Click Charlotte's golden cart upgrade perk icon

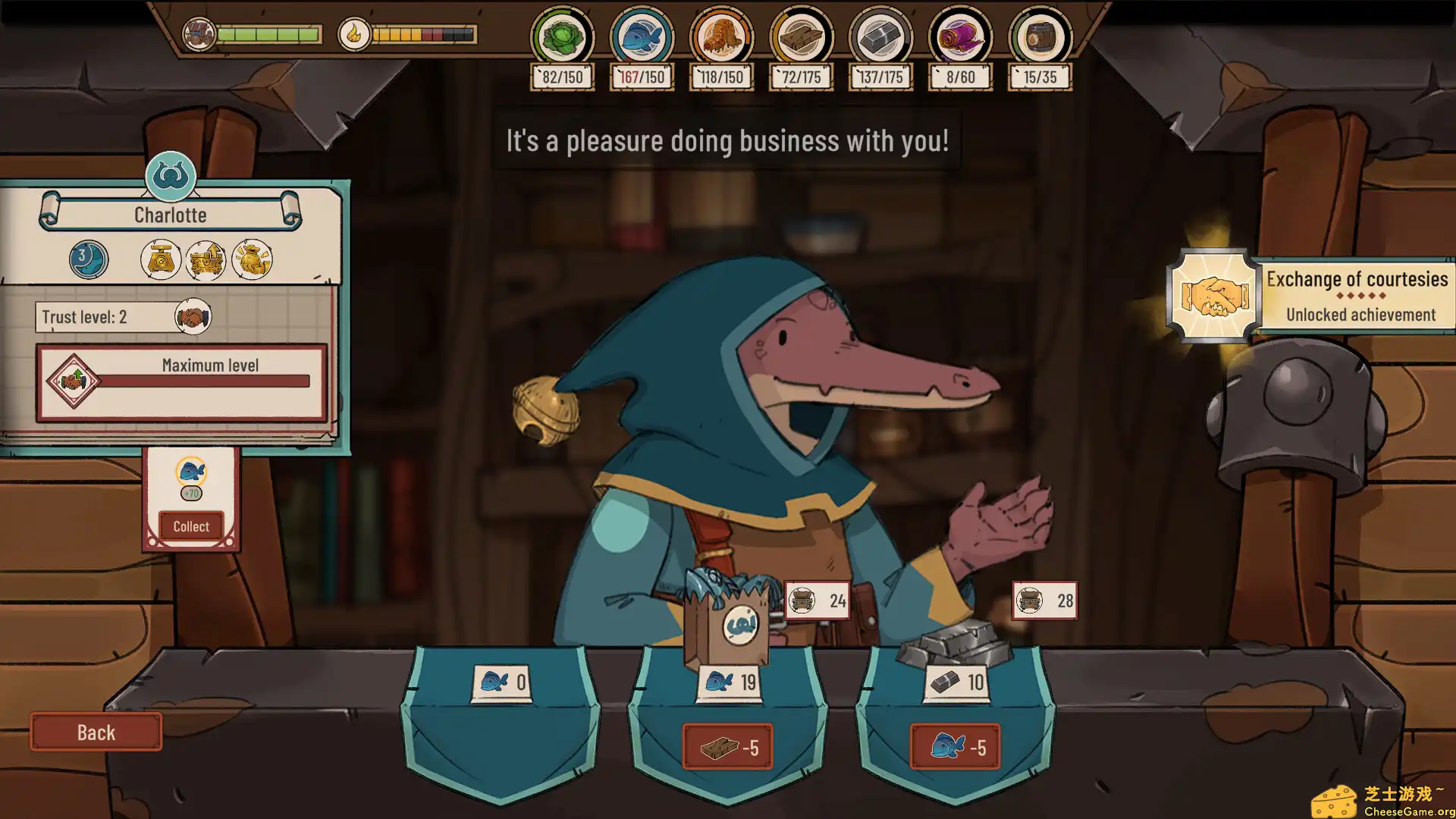pos(206,260)
